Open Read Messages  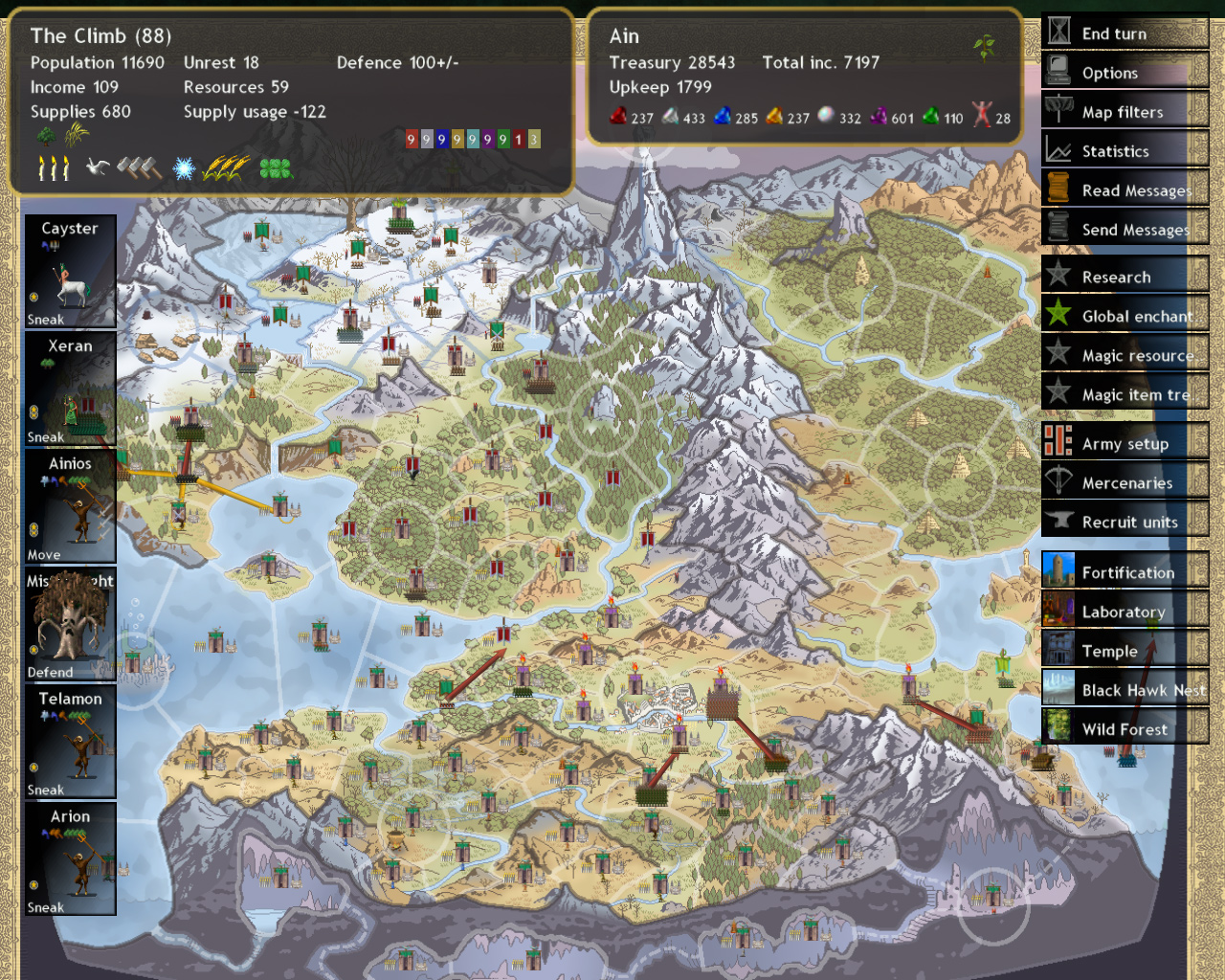1129,189
